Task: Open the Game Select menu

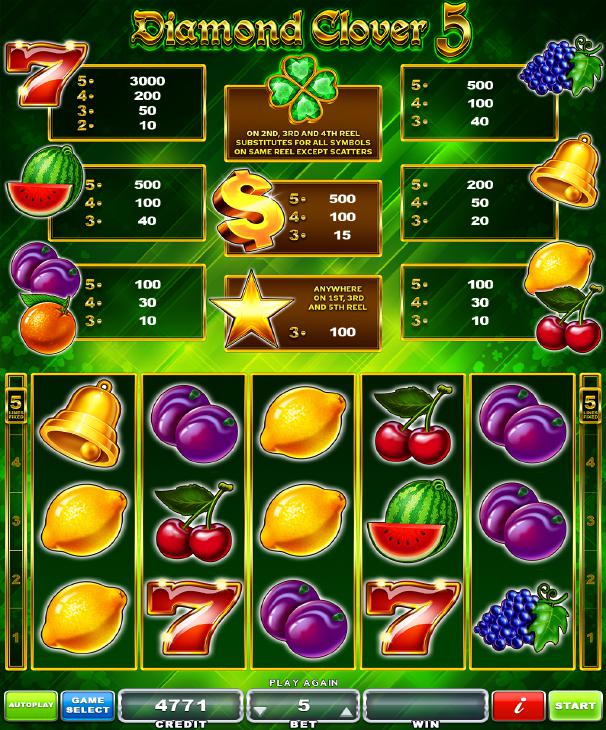Action: (87, 706)
